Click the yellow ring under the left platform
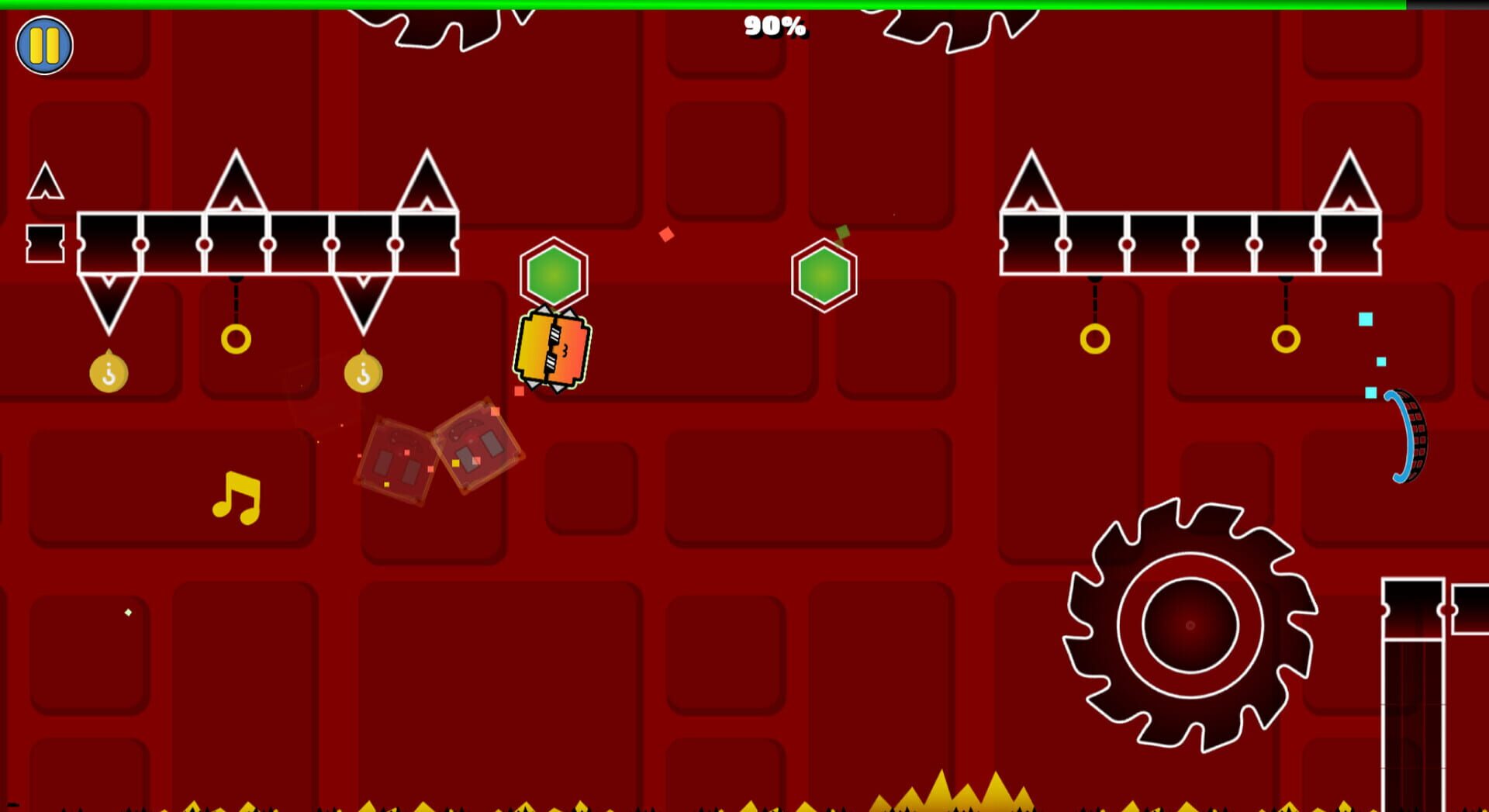Viewport: 1489px width, 812px height. [237, 337]
